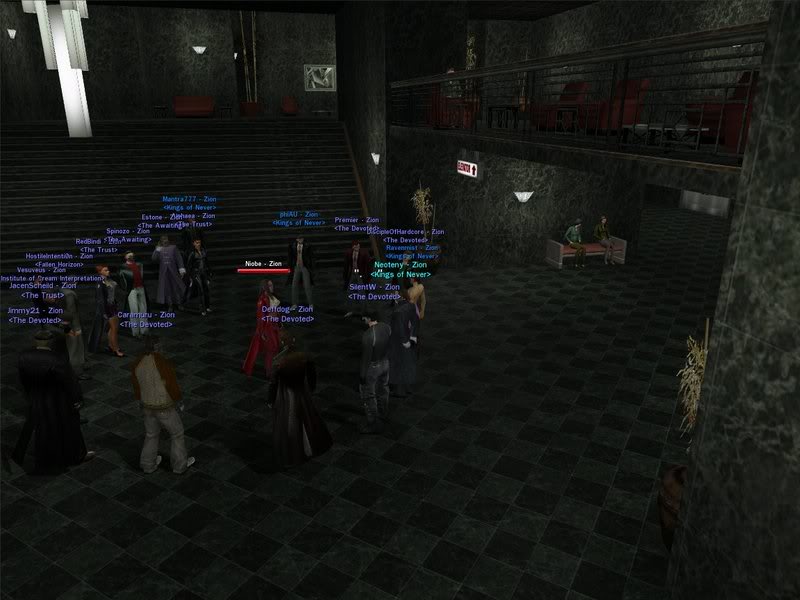
Task: Select Delidog's nameplate
Action: (287, 309)
